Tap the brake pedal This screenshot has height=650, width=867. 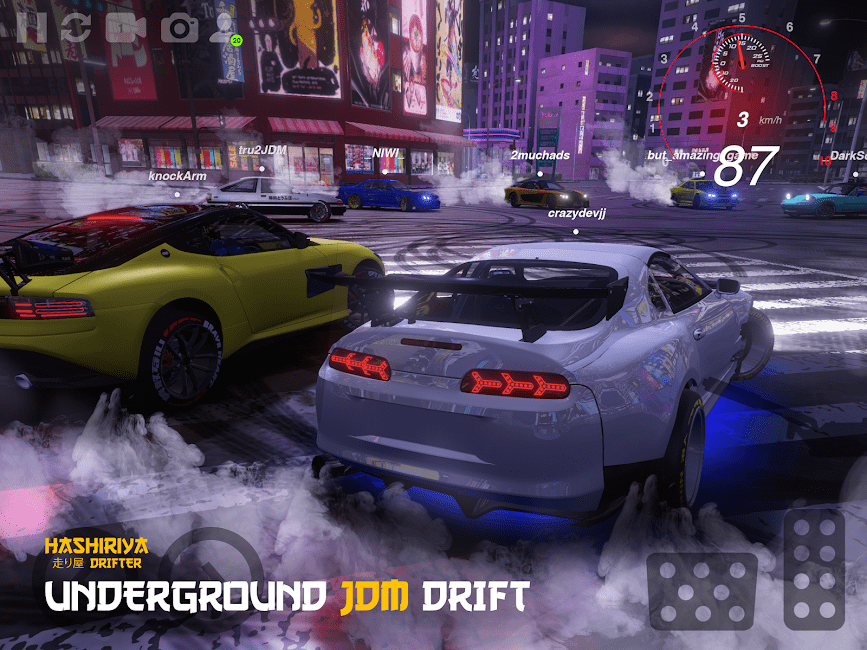coord(701,591)
